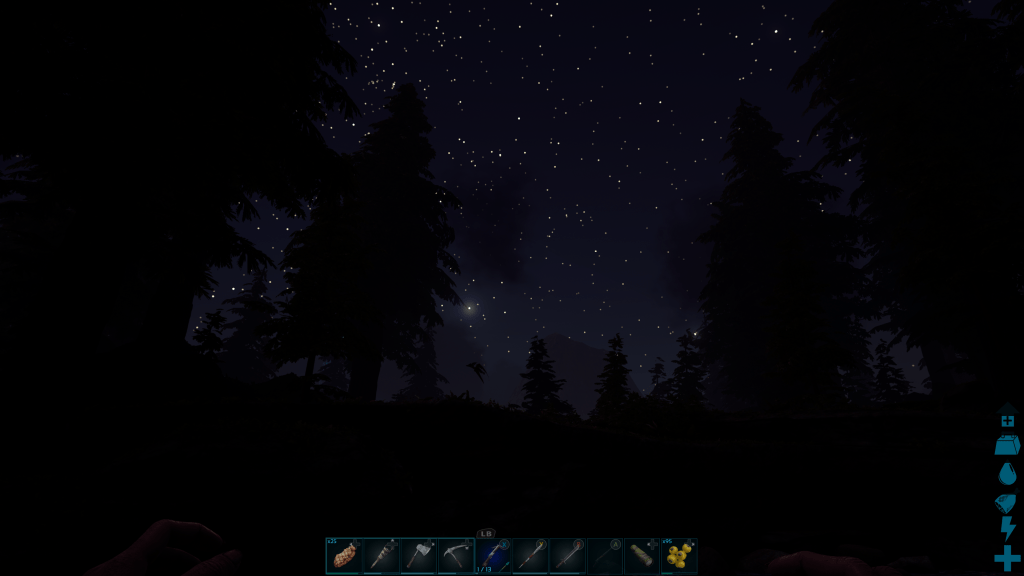Select the cooked meat hotbar slot
1024x576 pixels.
[343, 555]
